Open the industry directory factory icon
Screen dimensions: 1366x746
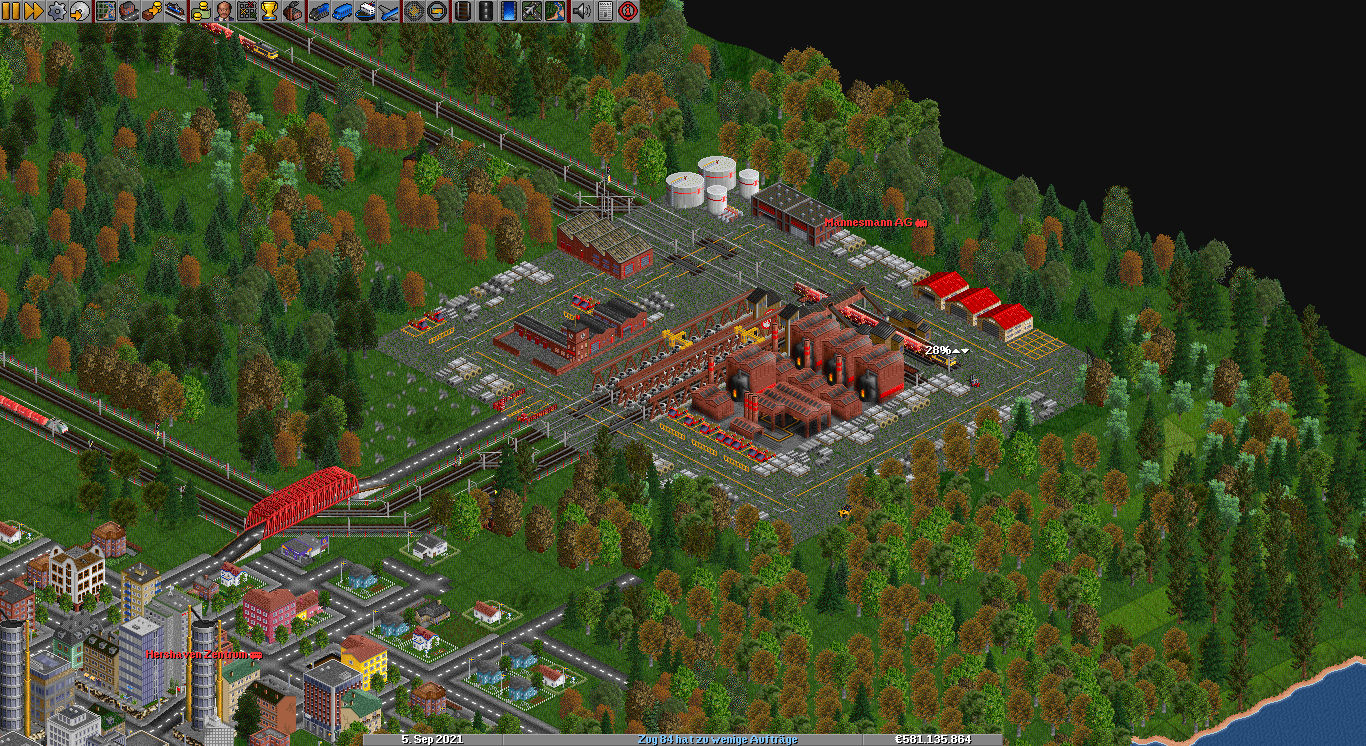click(x=293, y=11)
